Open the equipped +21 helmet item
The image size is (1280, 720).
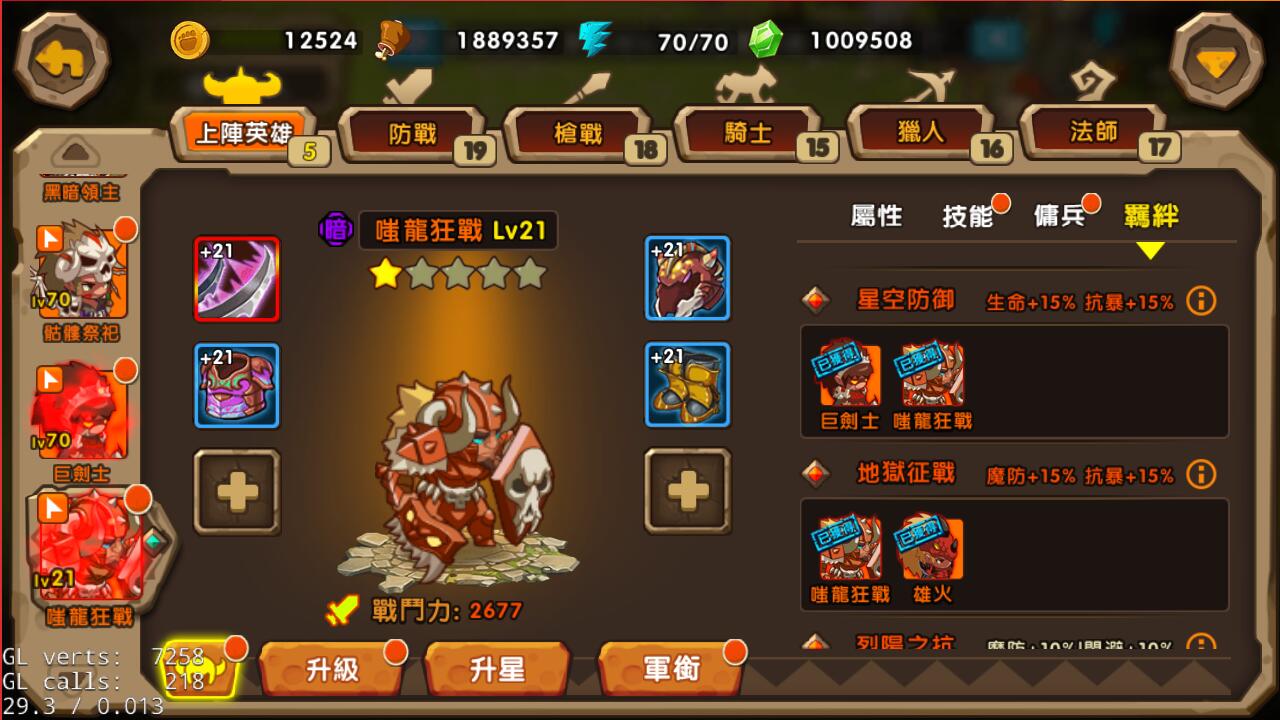(687, 280)
